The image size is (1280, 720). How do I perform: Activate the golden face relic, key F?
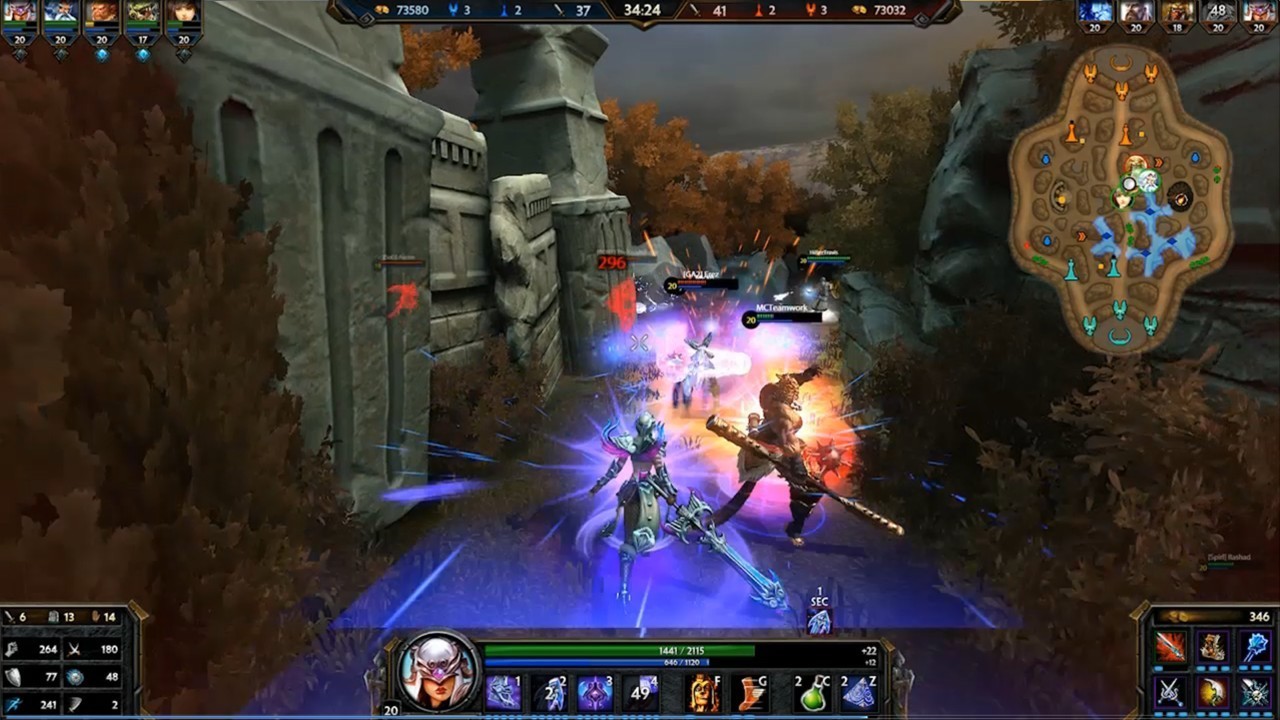tap(702, 692)
